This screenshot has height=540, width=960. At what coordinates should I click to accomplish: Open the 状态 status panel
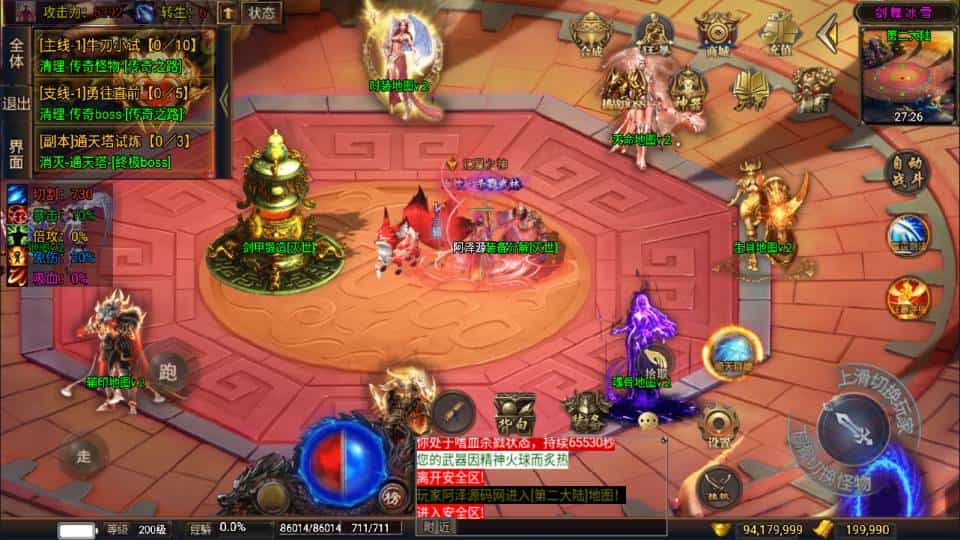[x=261, y=12]
